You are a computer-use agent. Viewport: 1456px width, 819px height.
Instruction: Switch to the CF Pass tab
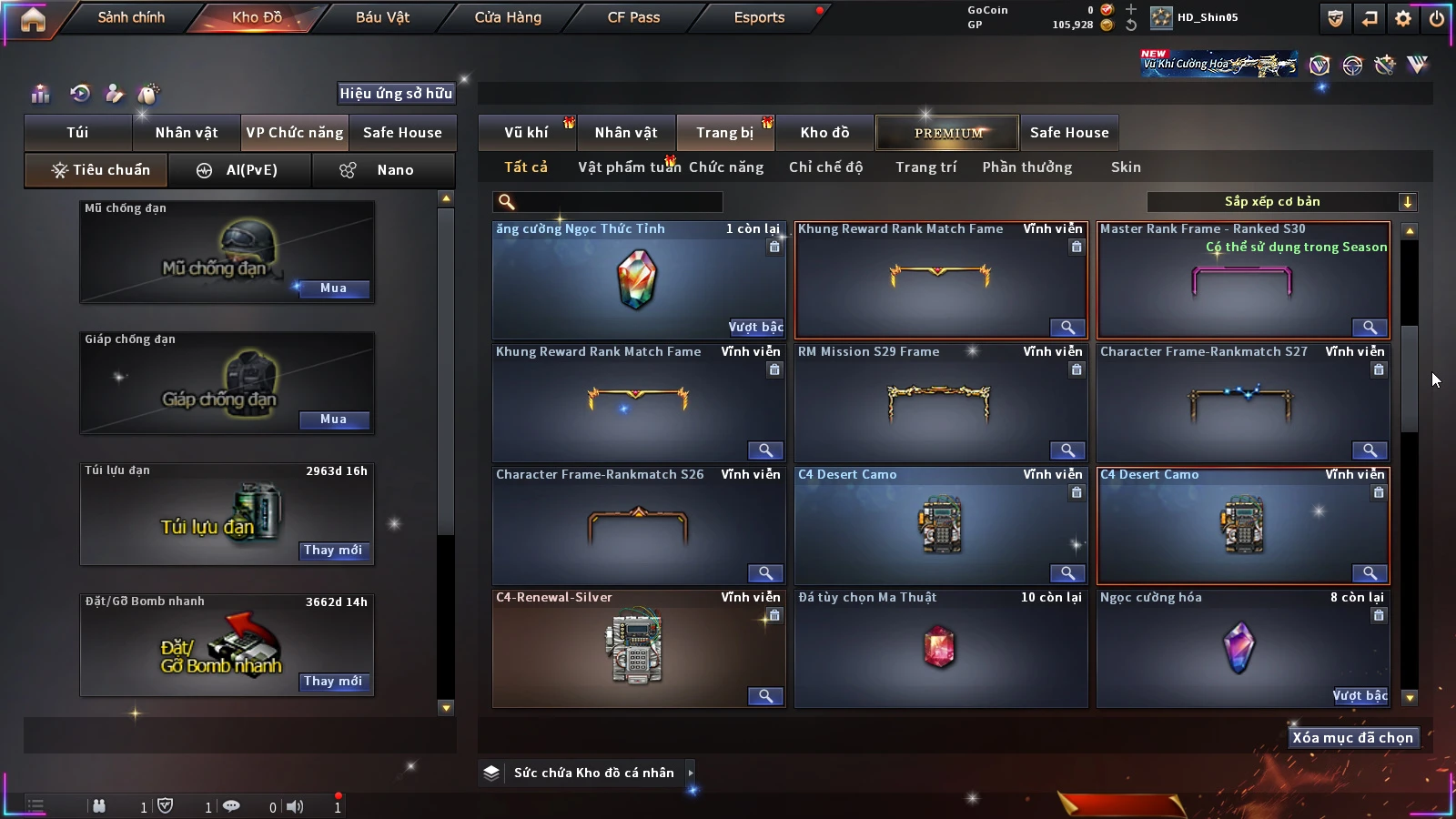tap(633, 17)
